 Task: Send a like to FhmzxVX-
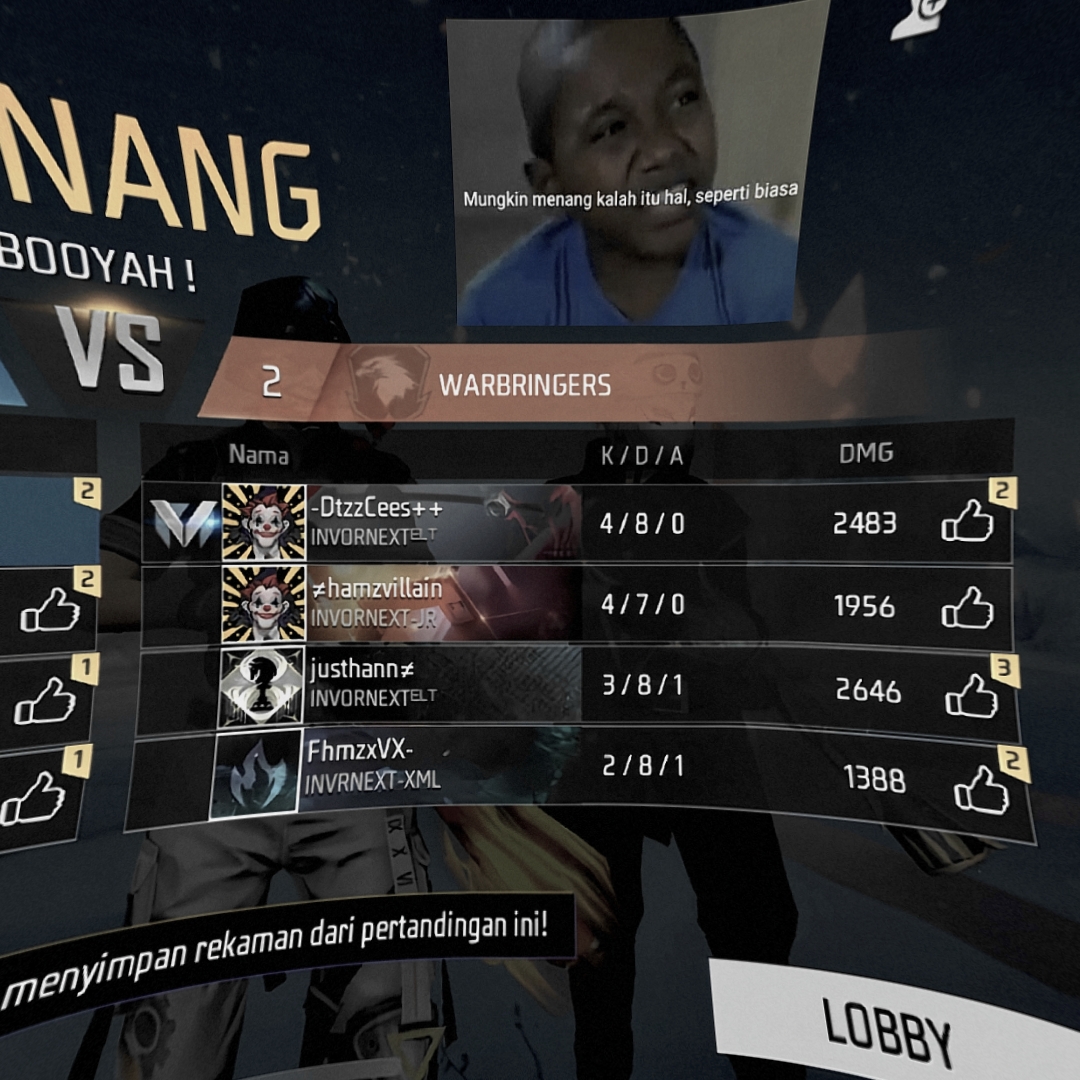click(x=981, y=790)
